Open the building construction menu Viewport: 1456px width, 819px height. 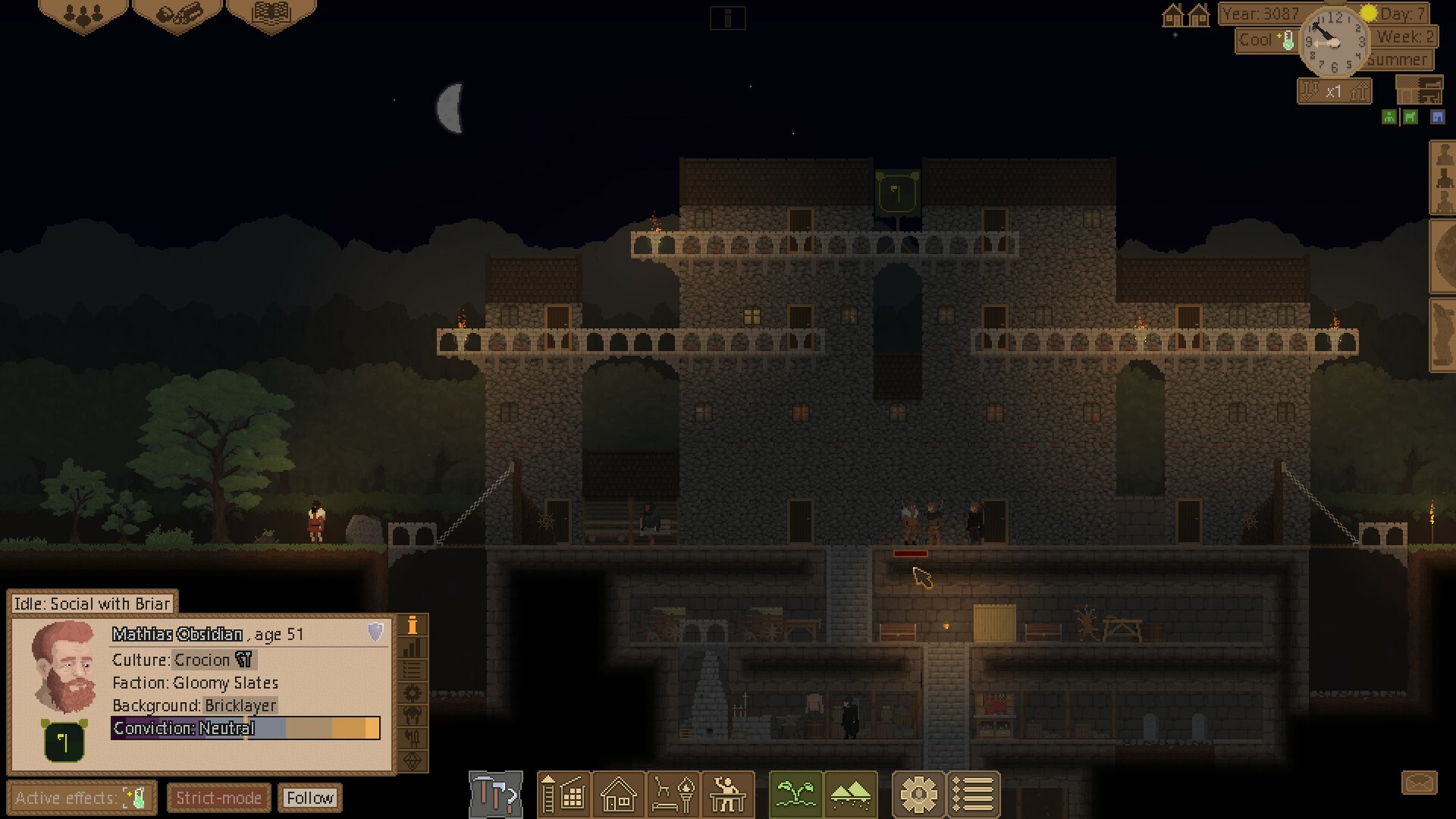564,795
